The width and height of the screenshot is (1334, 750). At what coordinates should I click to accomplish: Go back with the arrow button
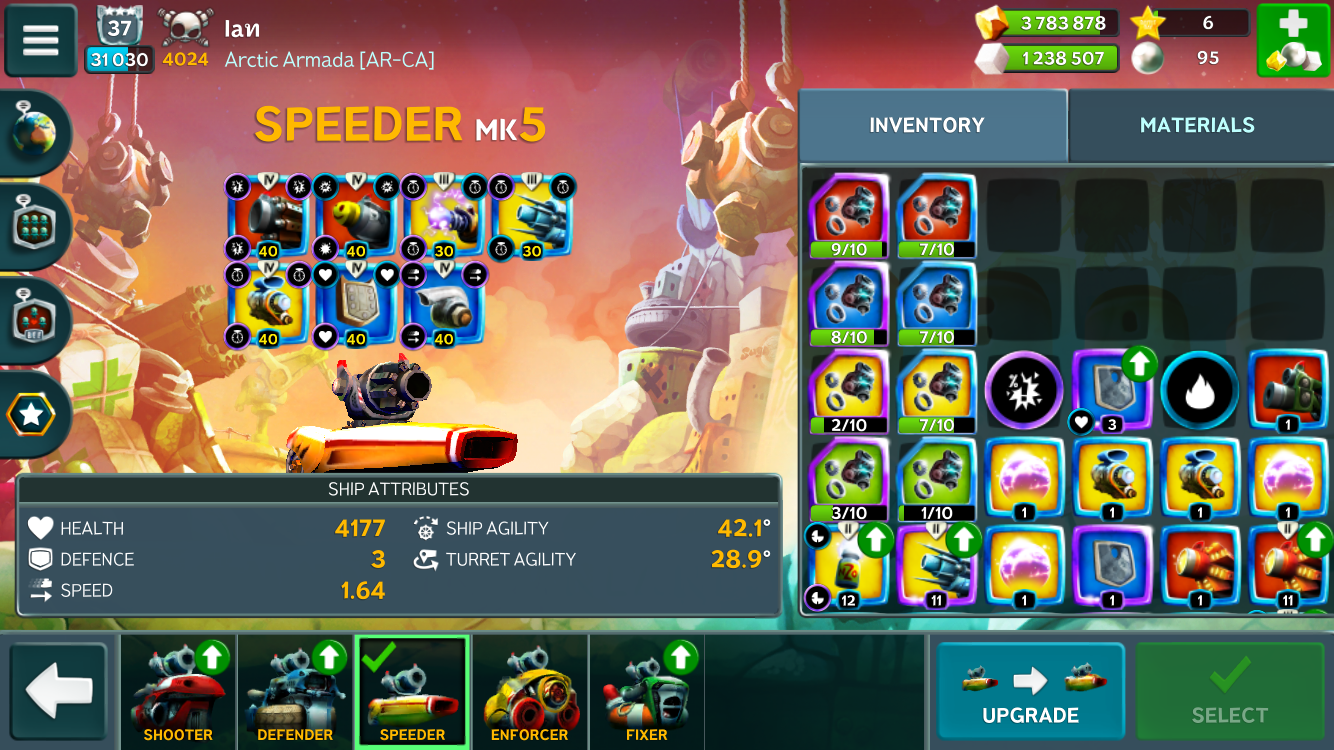click(x=59, y=690)
